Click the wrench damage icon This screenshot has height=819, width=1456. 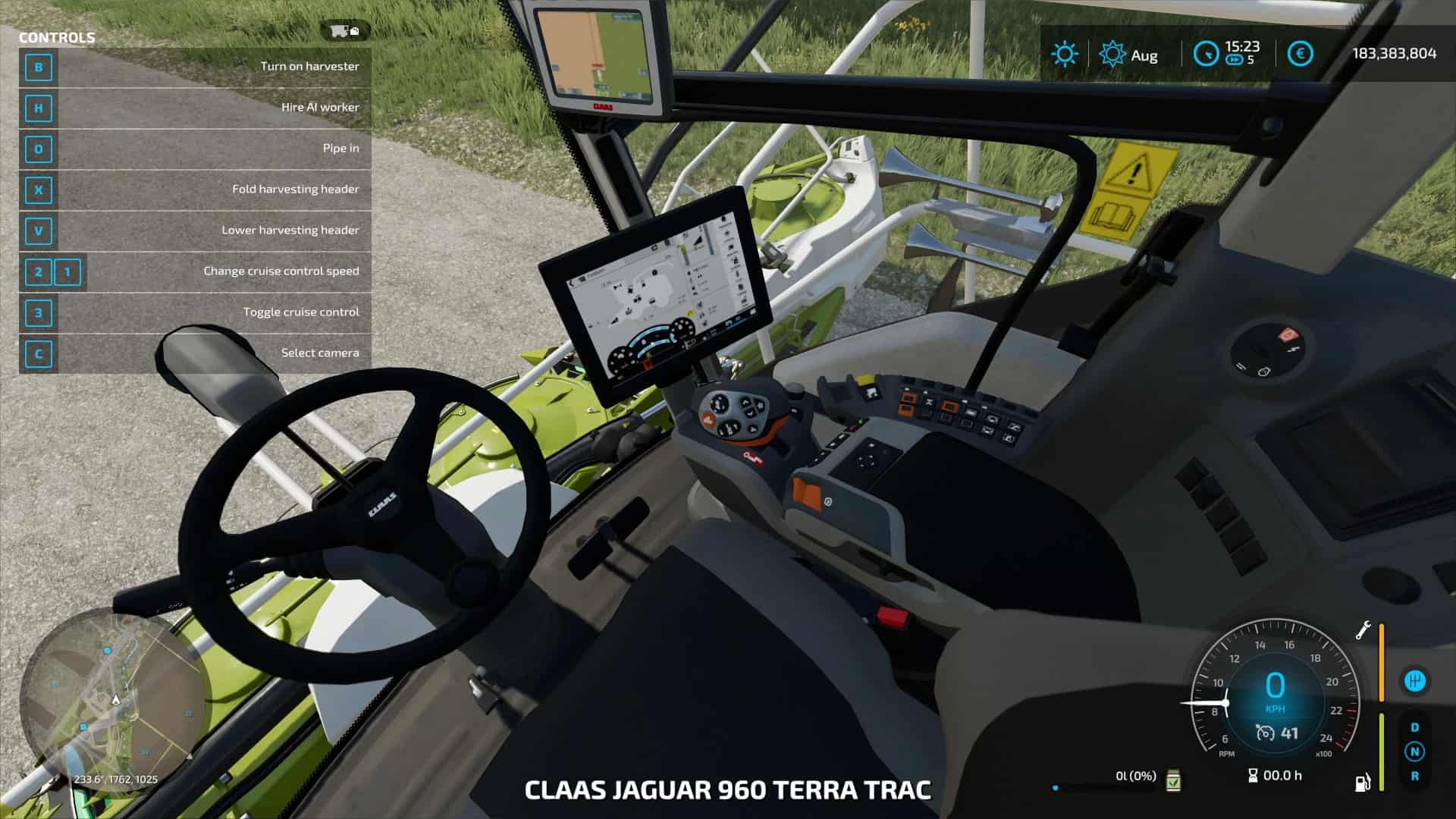[x=1363, y=631]
